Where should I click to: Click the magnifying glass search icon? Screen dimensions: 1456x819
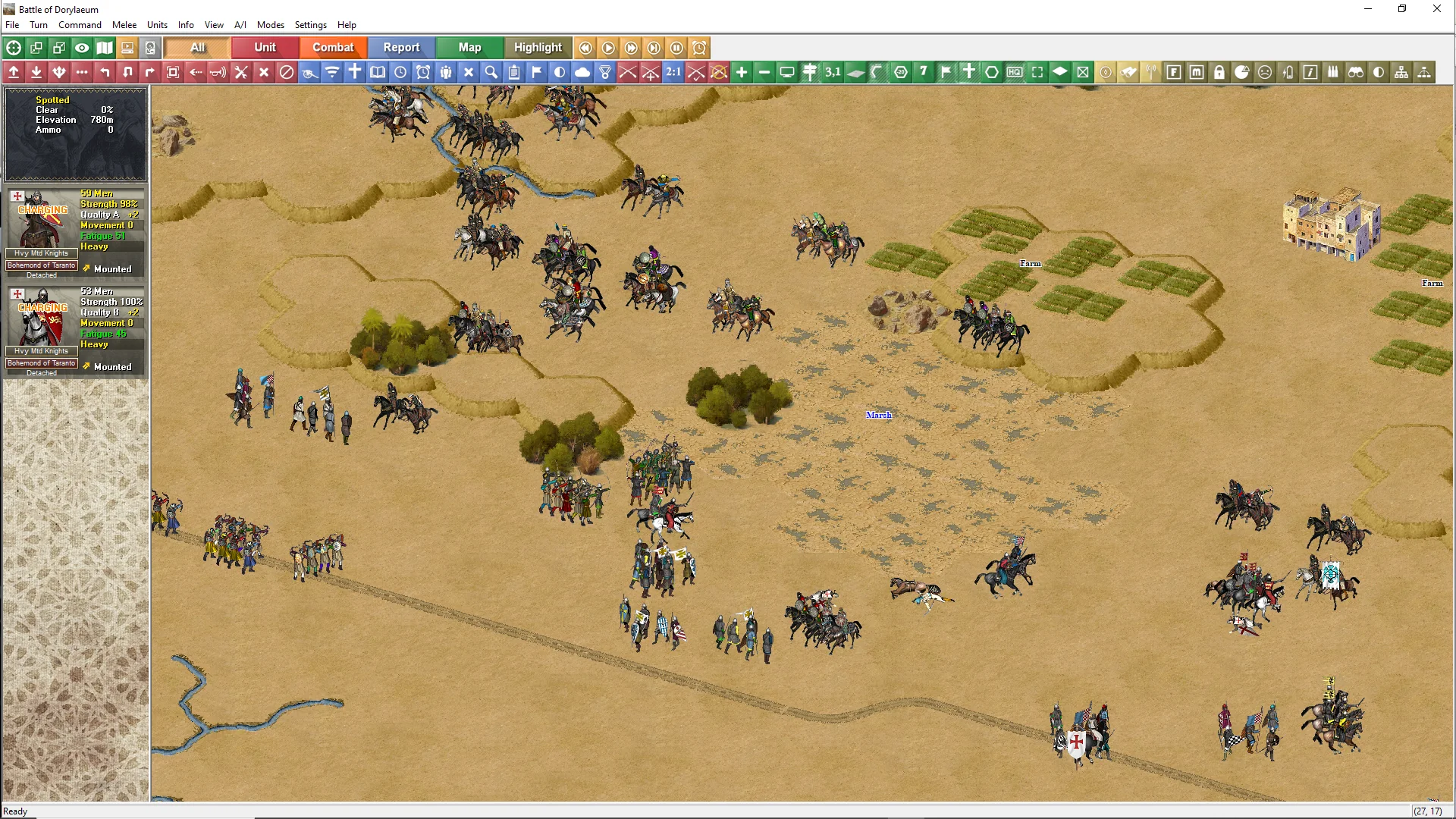[491, 72]
